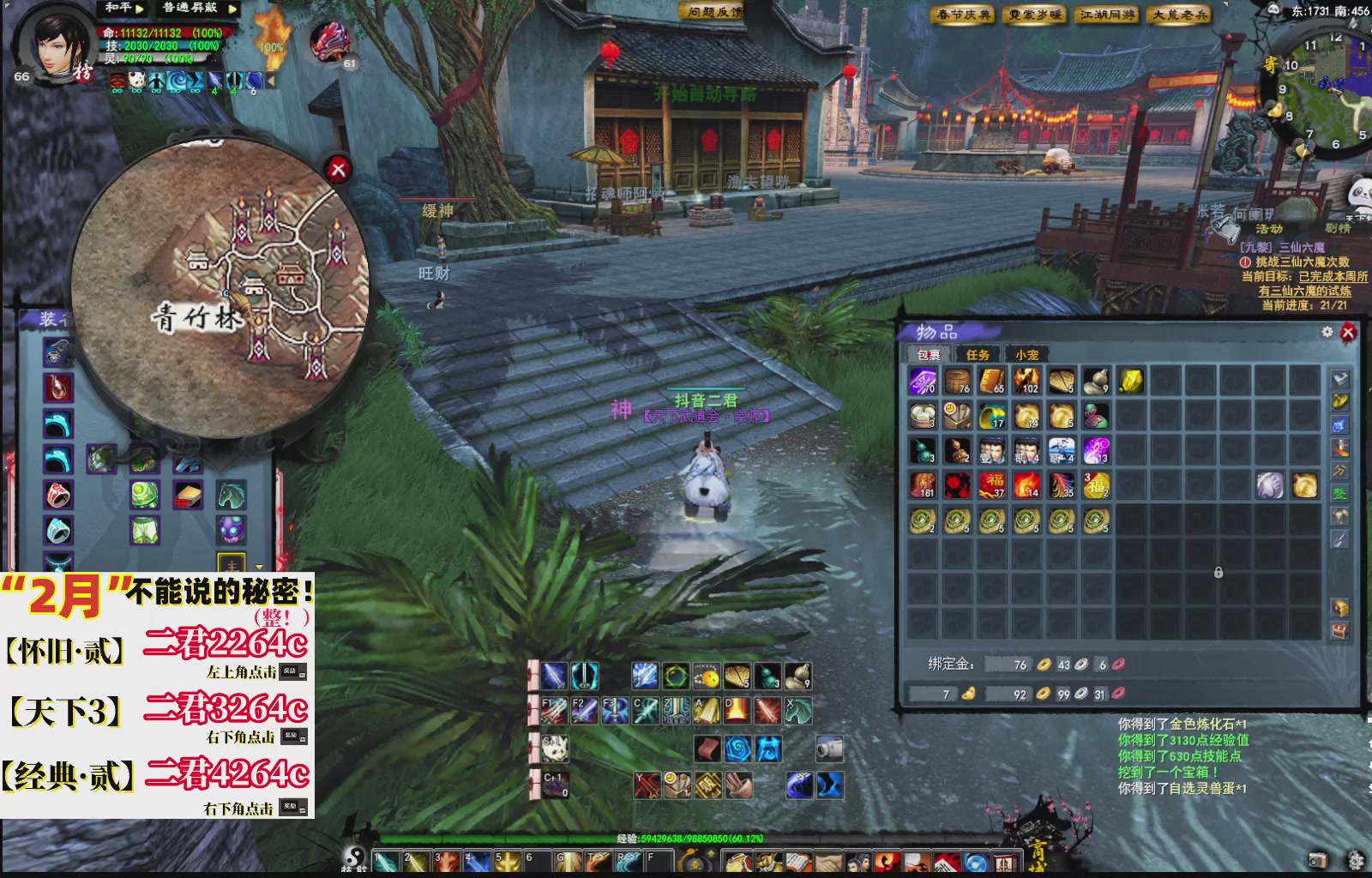Screen dimensions: 1372x878
Task: Switch to the 剧情 tab in the quest tracker
Action: (x=1338, y=228)
